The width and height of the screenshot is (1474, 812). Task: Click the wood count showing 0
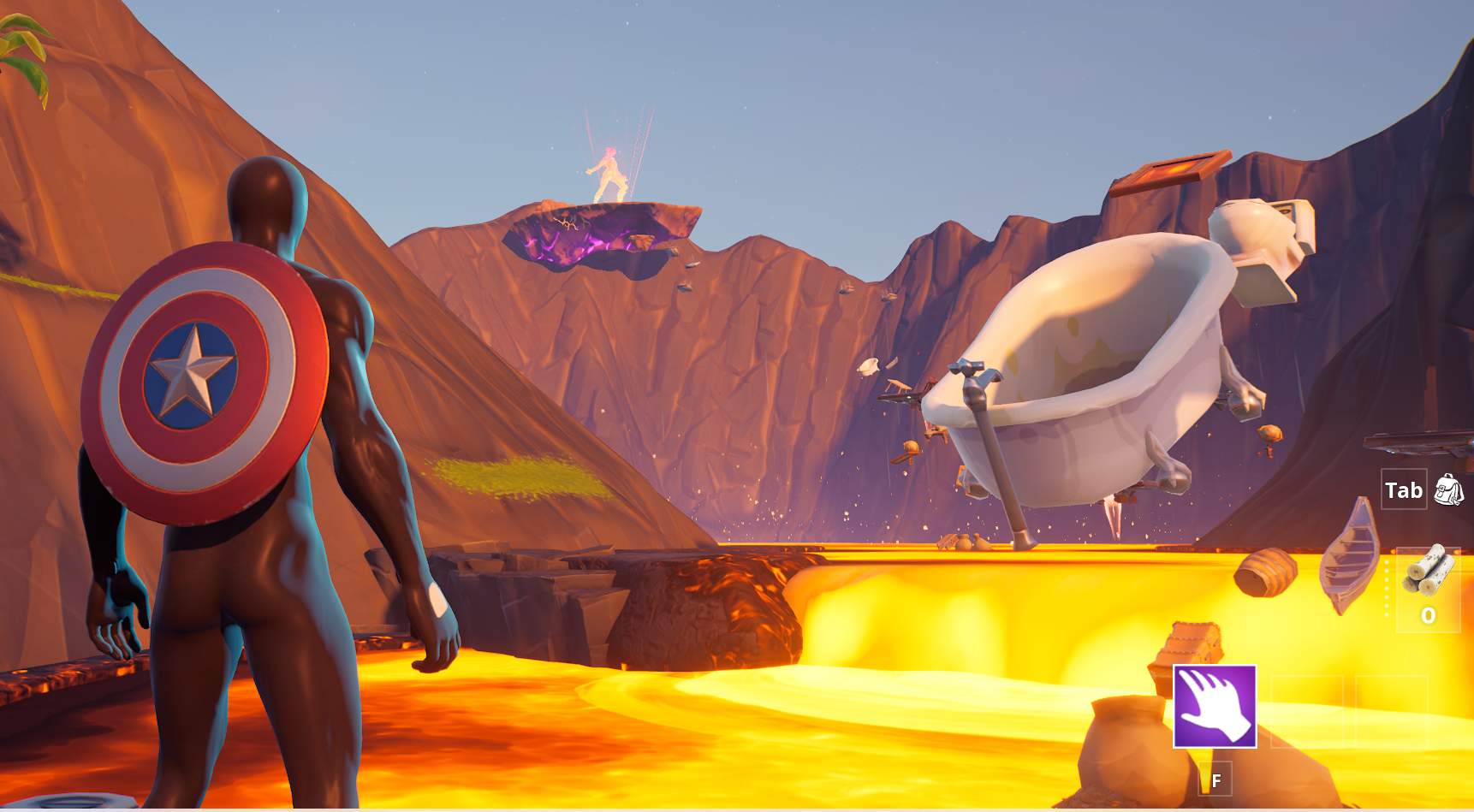1429,614
